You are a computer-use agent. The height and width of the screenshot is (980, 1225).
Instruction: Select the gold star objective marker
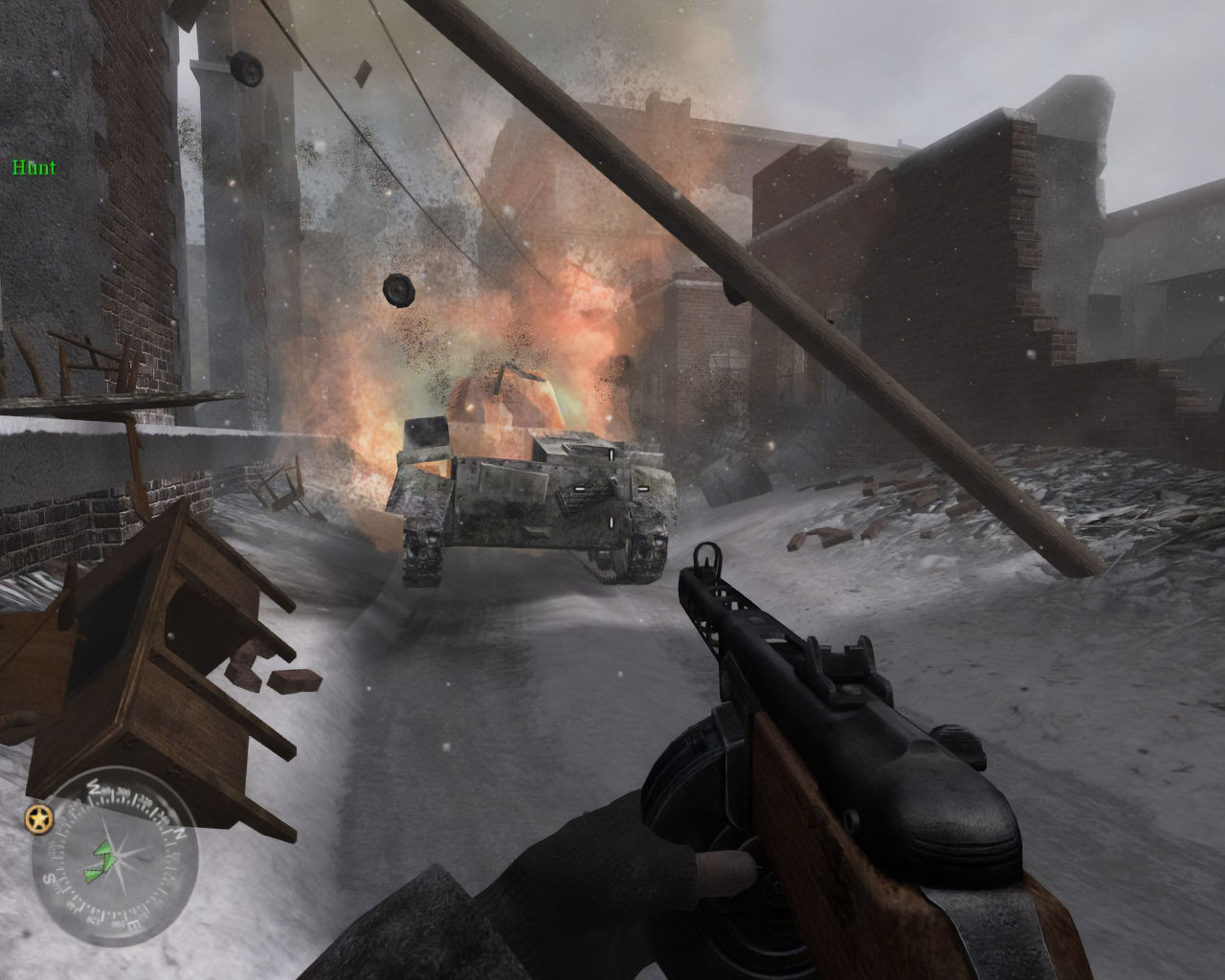tap(39, 818)
